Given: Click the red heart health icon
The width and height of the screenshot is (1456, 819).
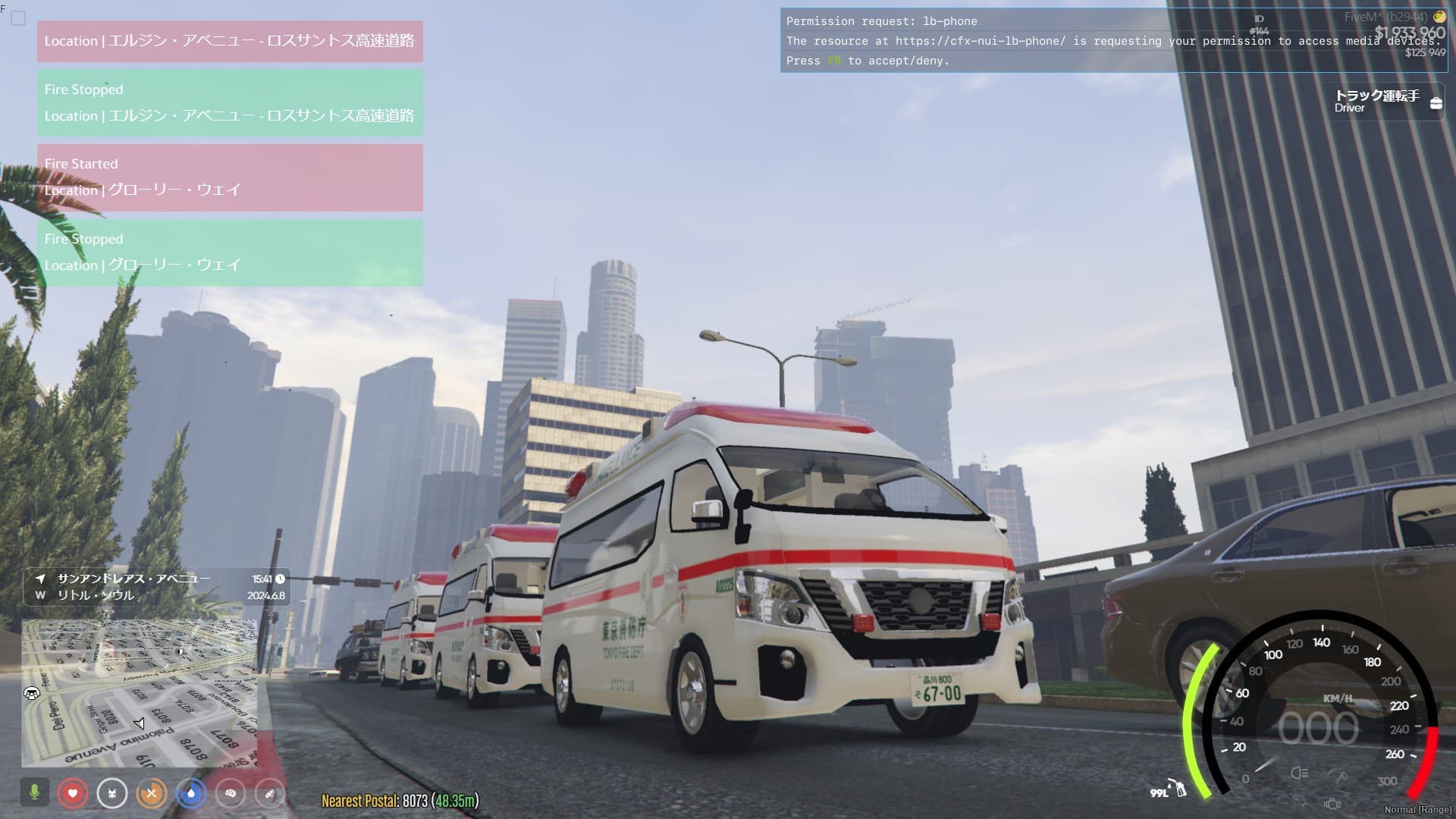Looking at the screenshot, I should point(73,793).
